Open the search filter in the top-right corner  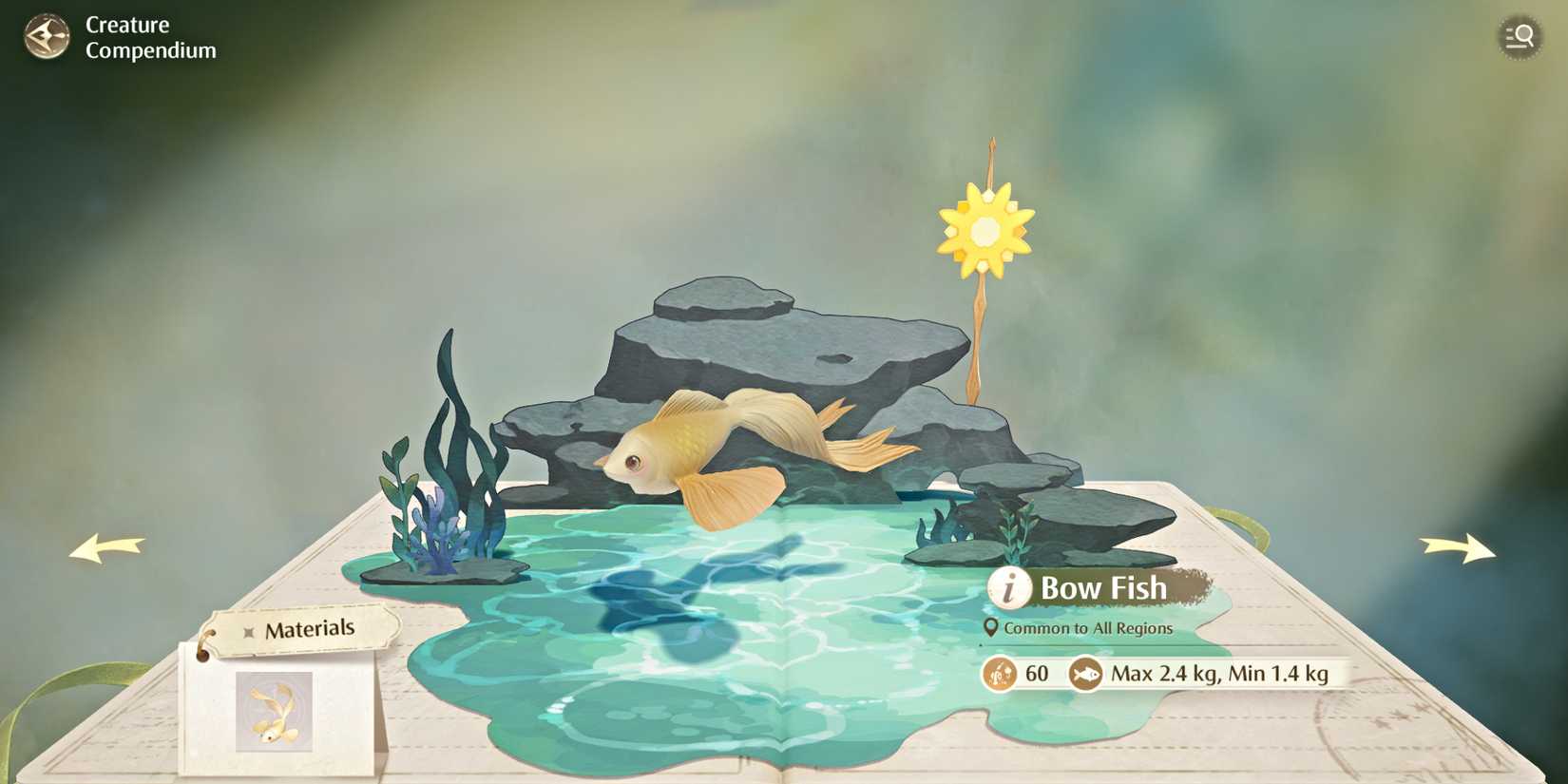[1520, 37]
